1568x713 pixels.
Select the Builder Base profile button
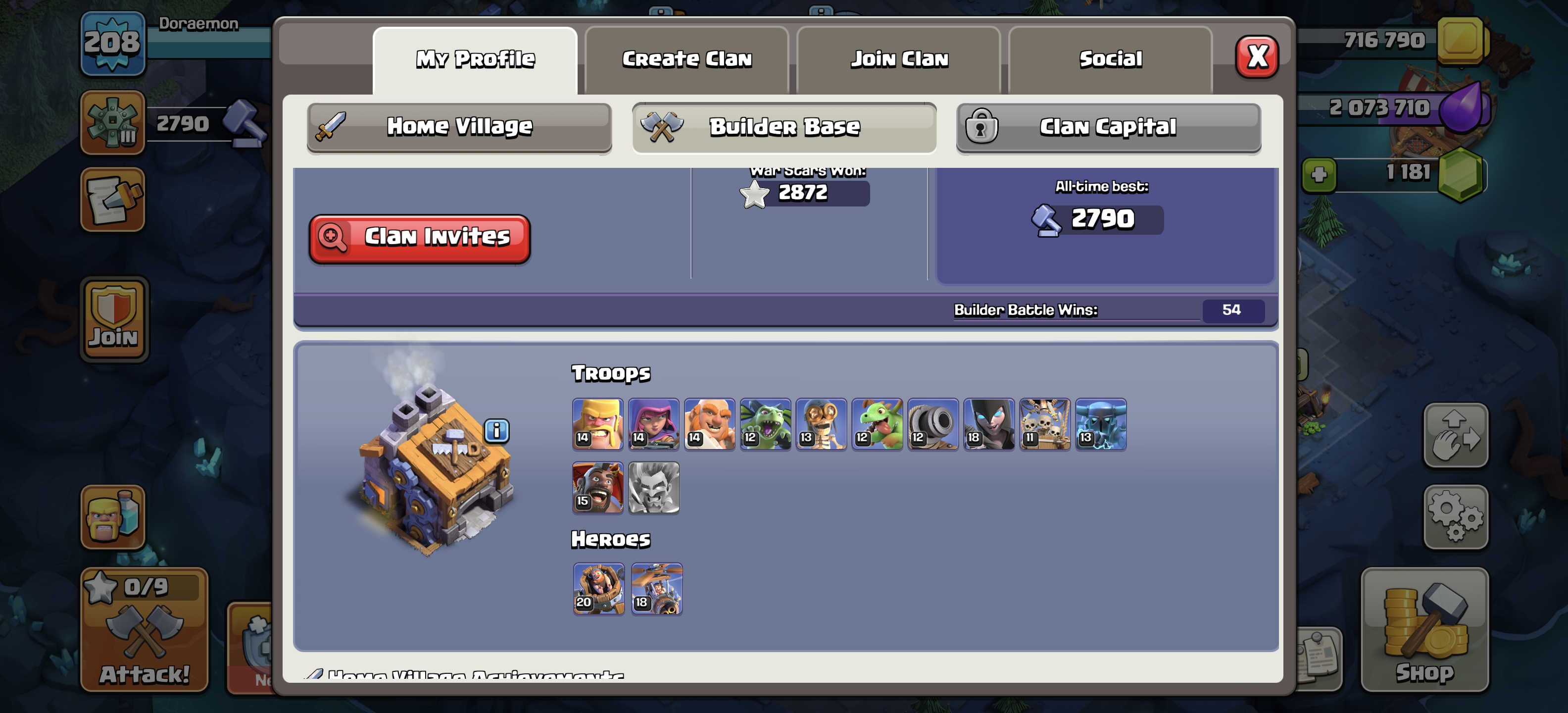(x=784, y=127)
